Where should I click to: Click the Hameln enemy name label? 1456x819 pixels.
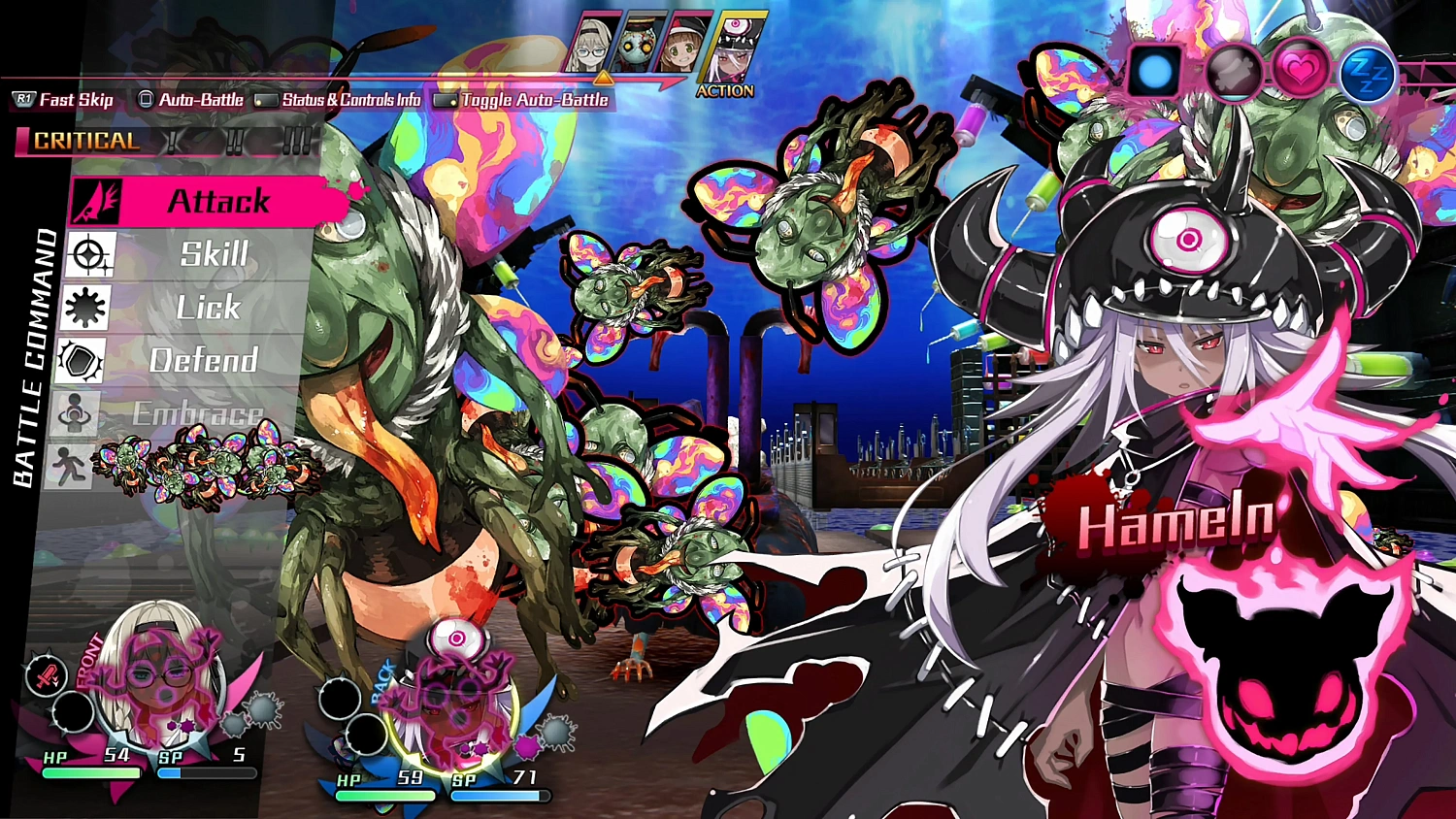click(1175, 524)
